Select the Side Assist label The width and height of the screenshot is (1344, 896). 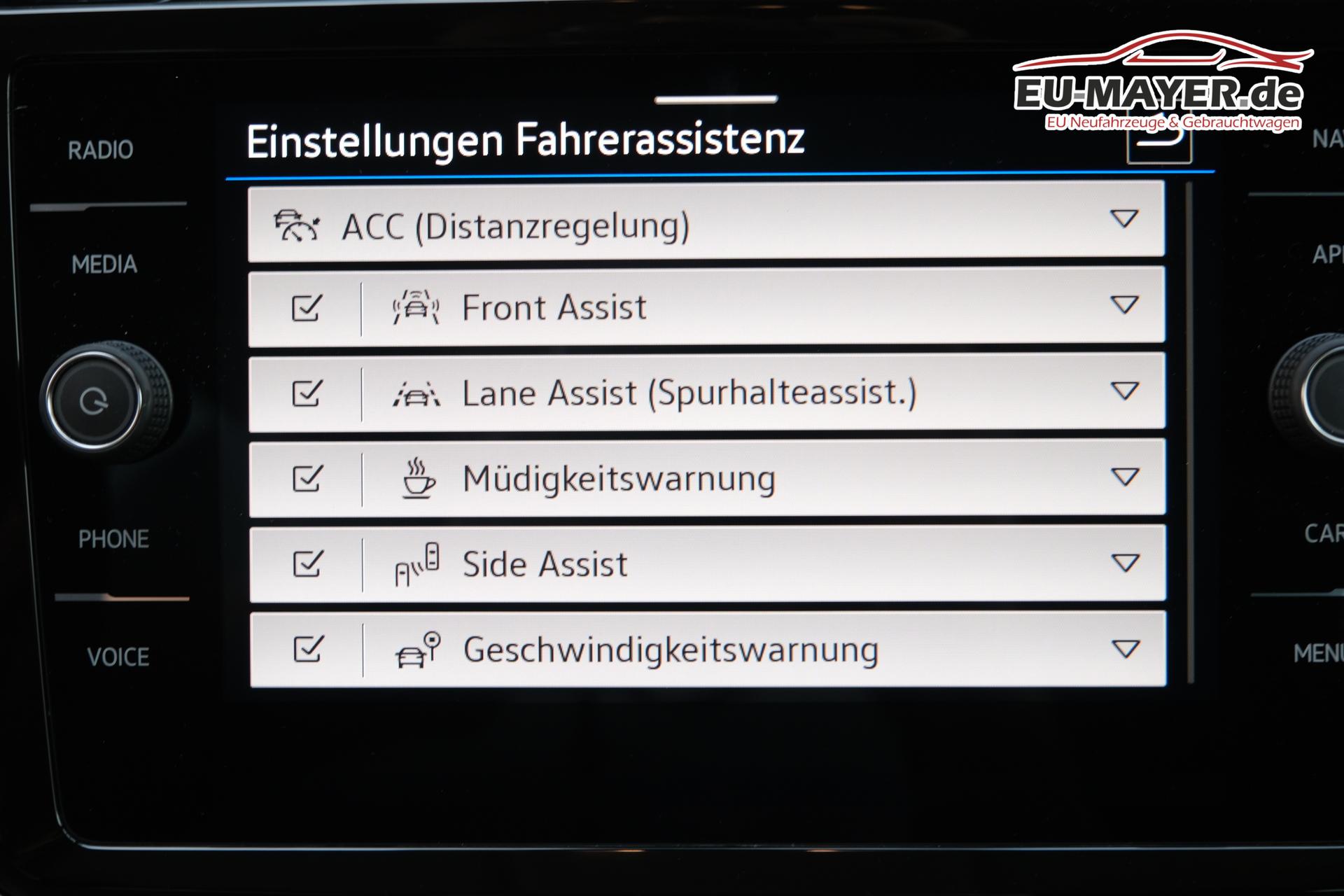pos(545,564)
